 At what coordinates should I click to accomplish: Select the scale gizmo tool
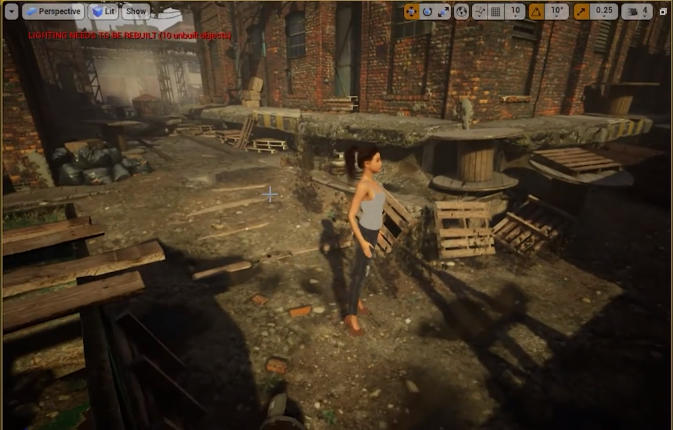[x=444, y=12]
